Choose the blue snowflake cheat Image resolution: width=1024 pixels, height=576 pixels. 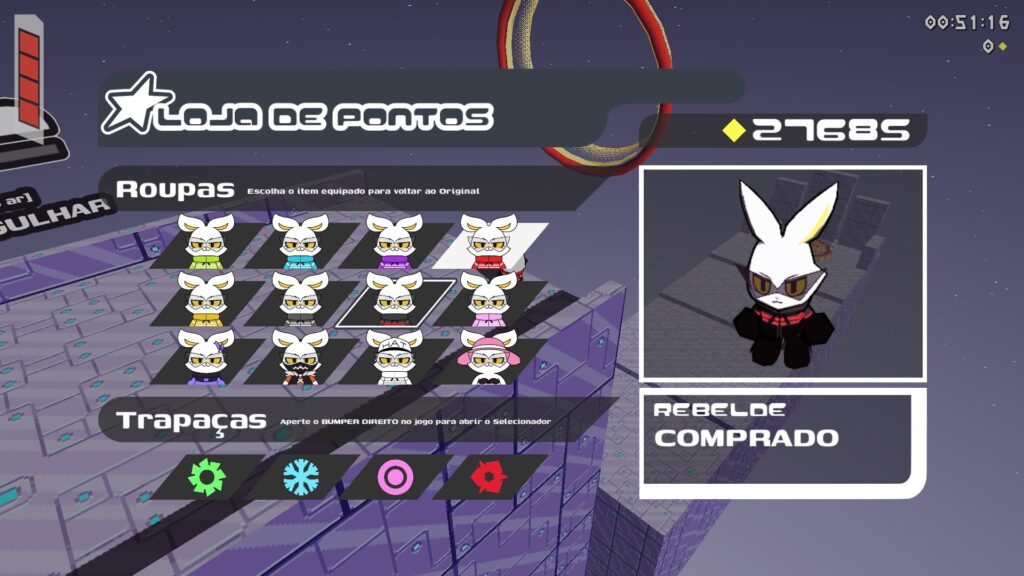pyautogui.click(x=300, y=478)
